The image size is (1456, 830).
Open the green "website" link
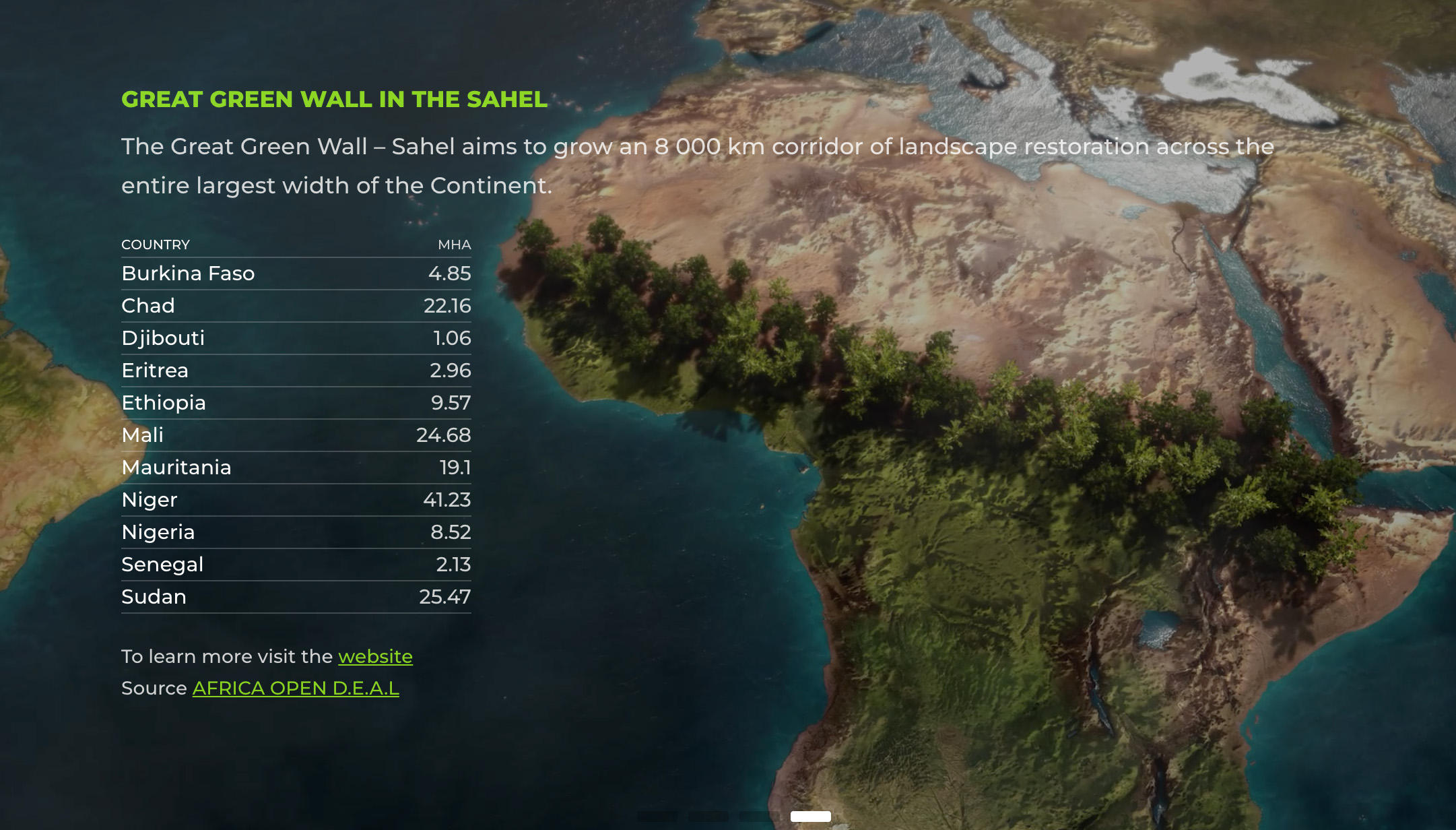click(375, 656)
